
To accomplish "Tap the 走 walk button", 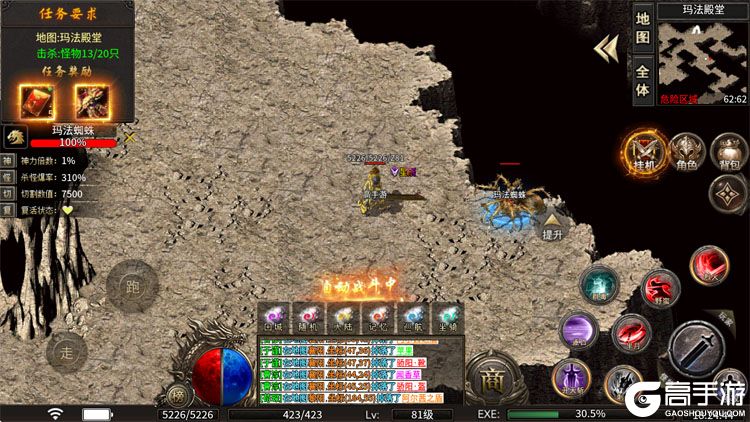I will tap(67, 351).
